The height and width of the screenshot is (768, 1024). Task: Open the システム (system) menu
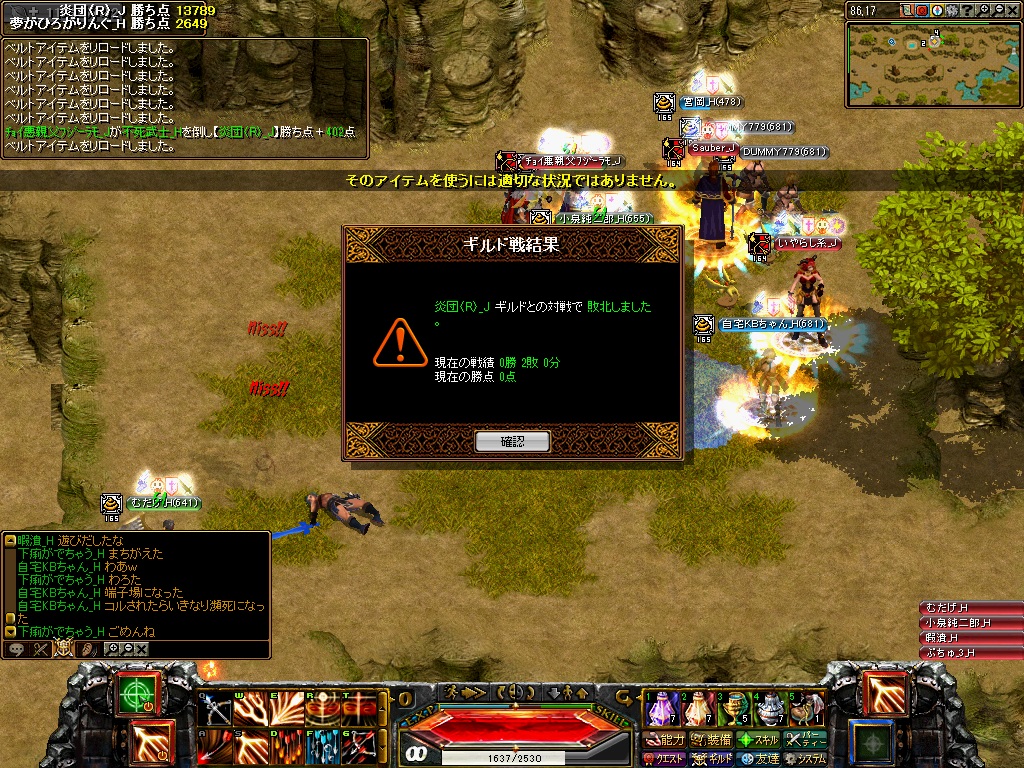coord(804,759)
